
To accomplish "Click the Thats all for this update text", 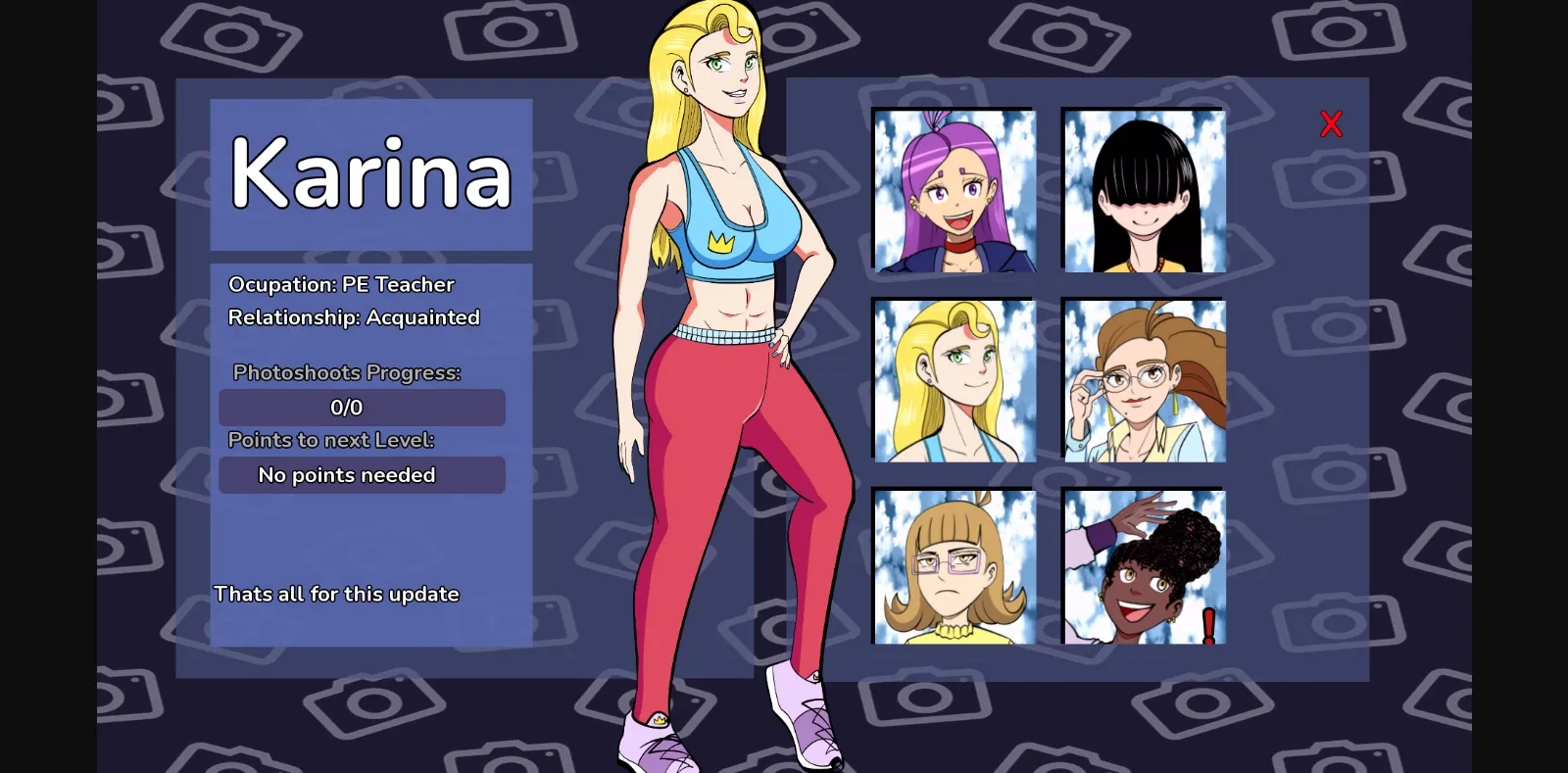I will click(x=336, y=594).
